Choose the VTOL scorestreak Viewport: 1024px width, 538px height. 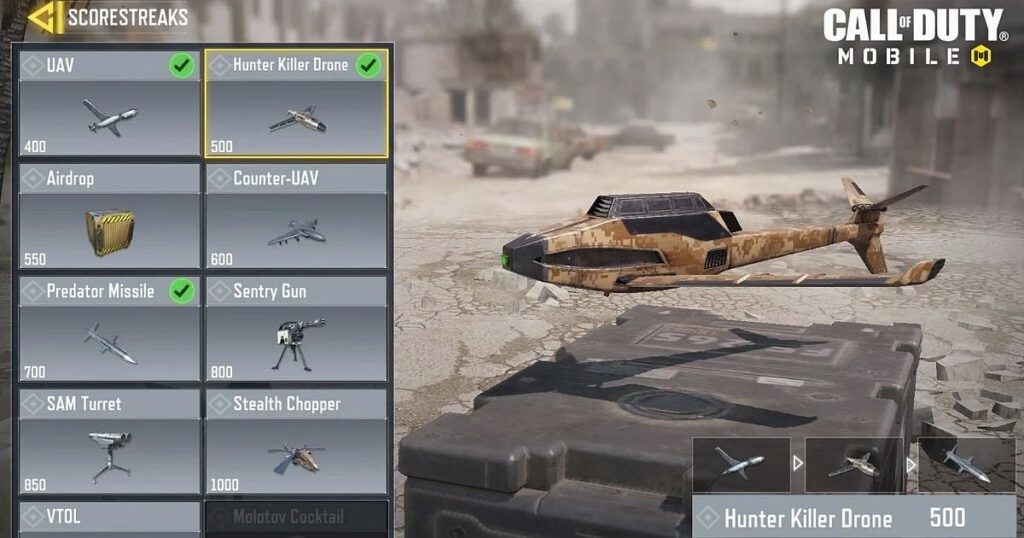click(110, 518)
